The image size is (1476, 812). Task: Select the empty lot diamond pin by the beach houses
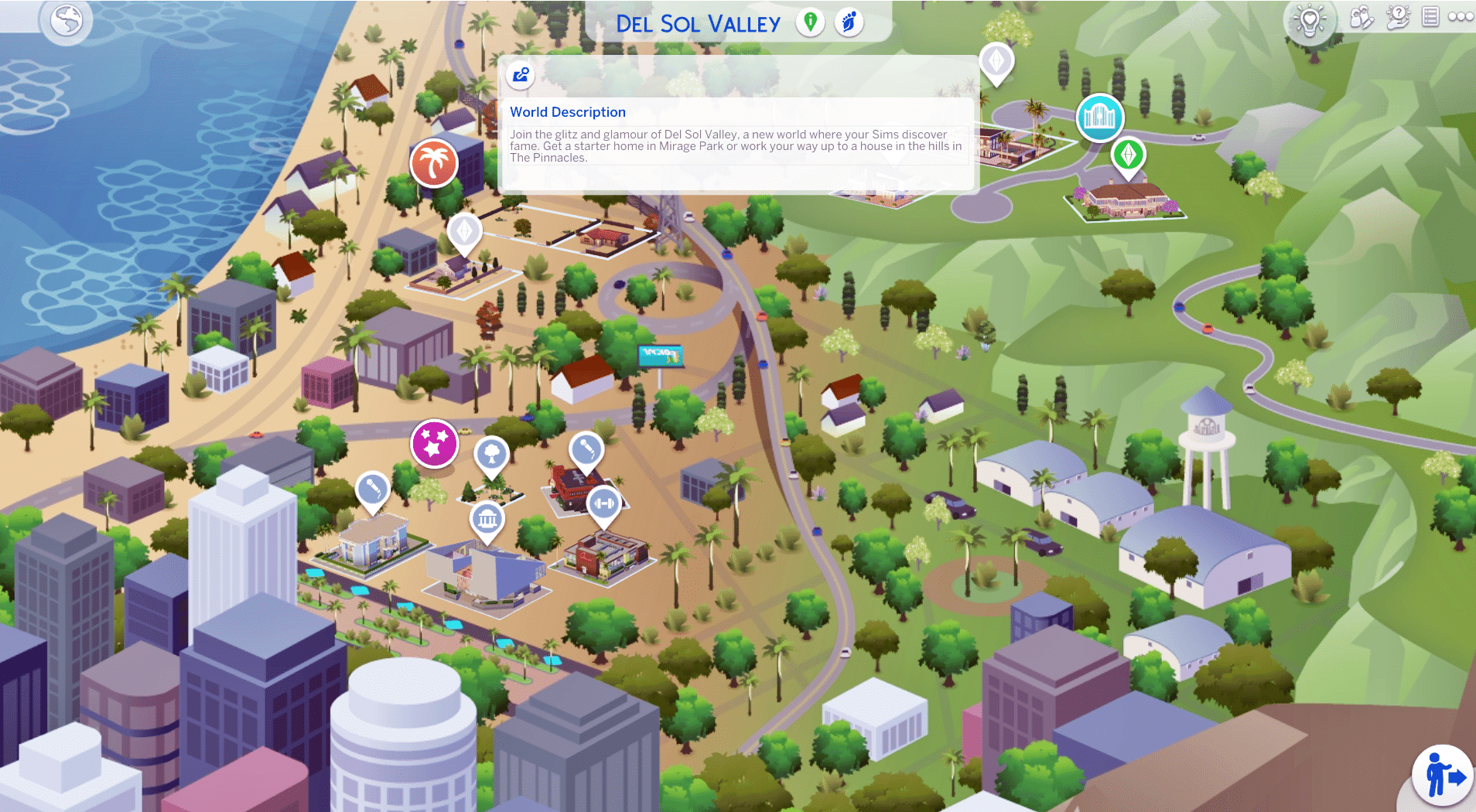464,231
